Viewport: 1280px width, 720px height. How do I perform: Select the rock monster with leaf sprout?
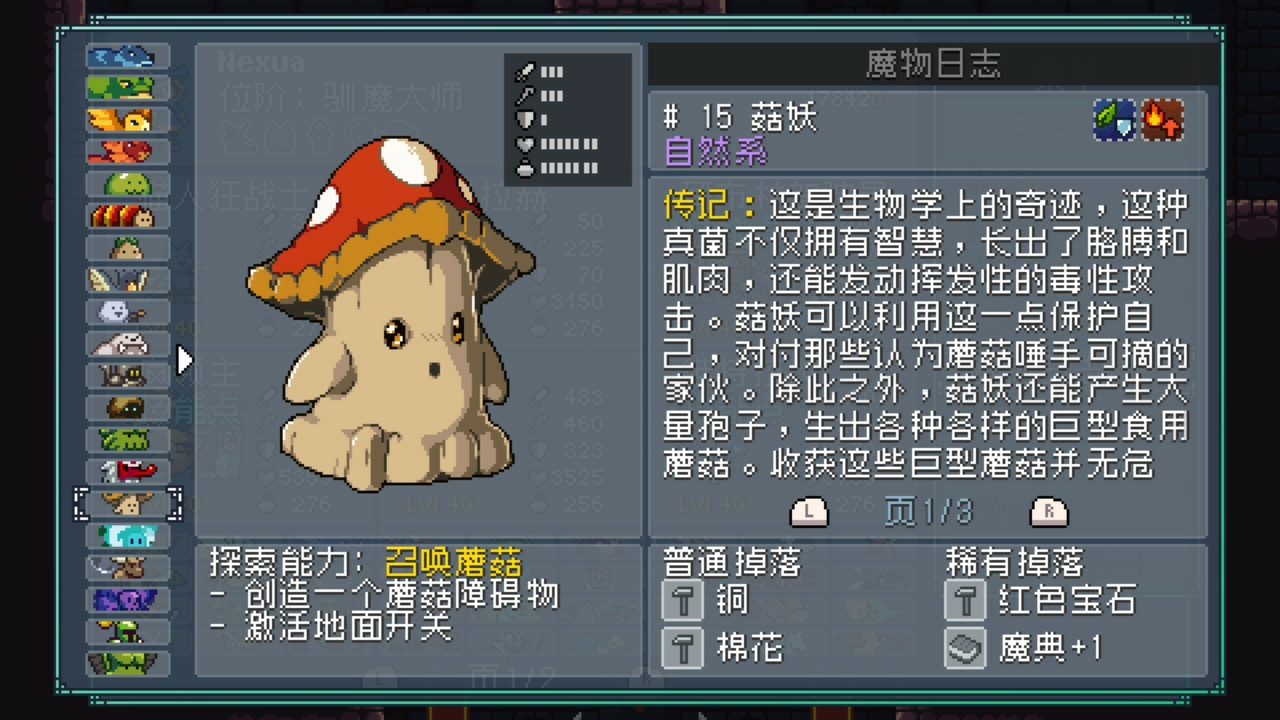pos(127,248)
